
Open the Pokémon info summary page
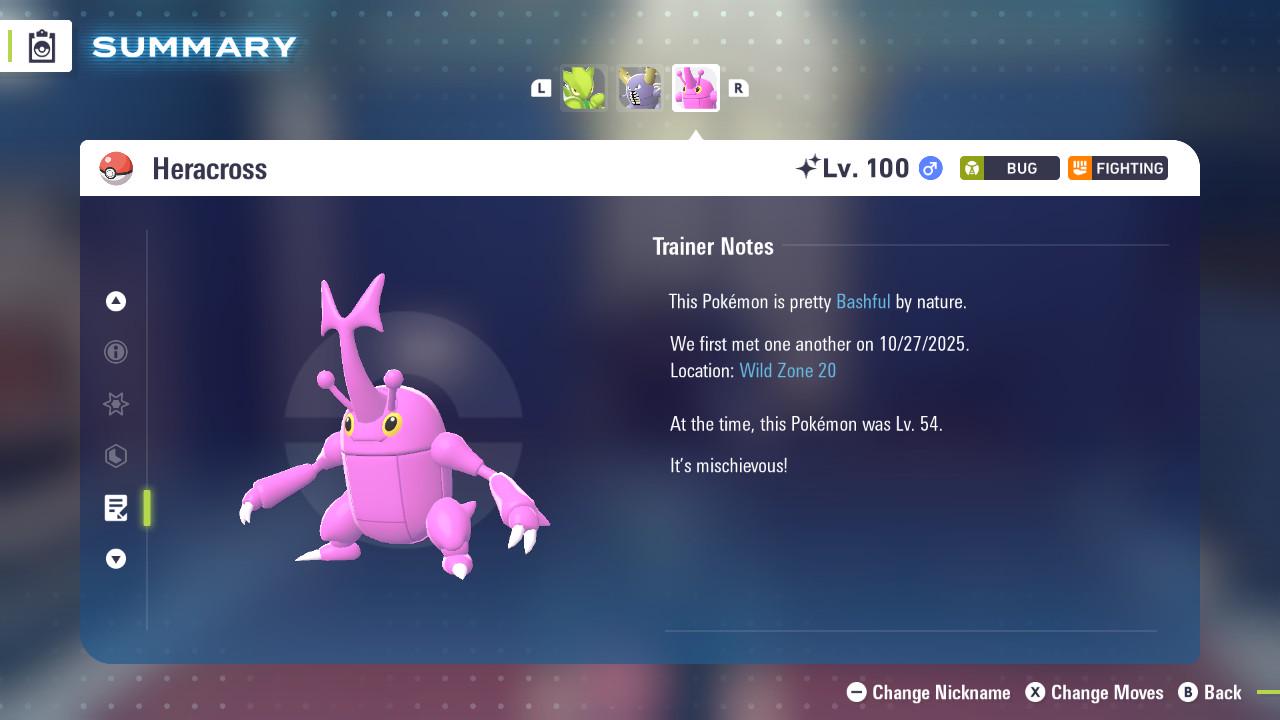[116, 352]
